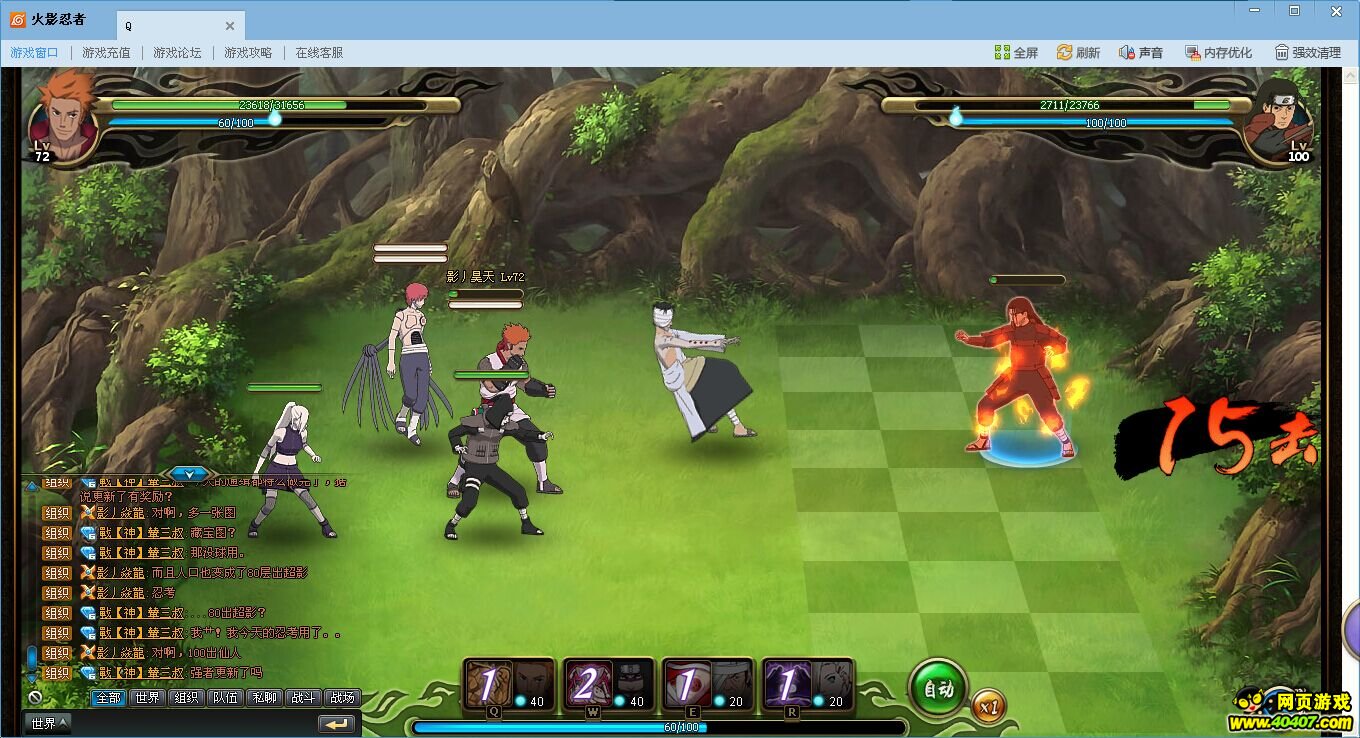Toggle 声音 sound in the launcher toolbar
1360x738 pixels.
click(x=1140, y=53)
